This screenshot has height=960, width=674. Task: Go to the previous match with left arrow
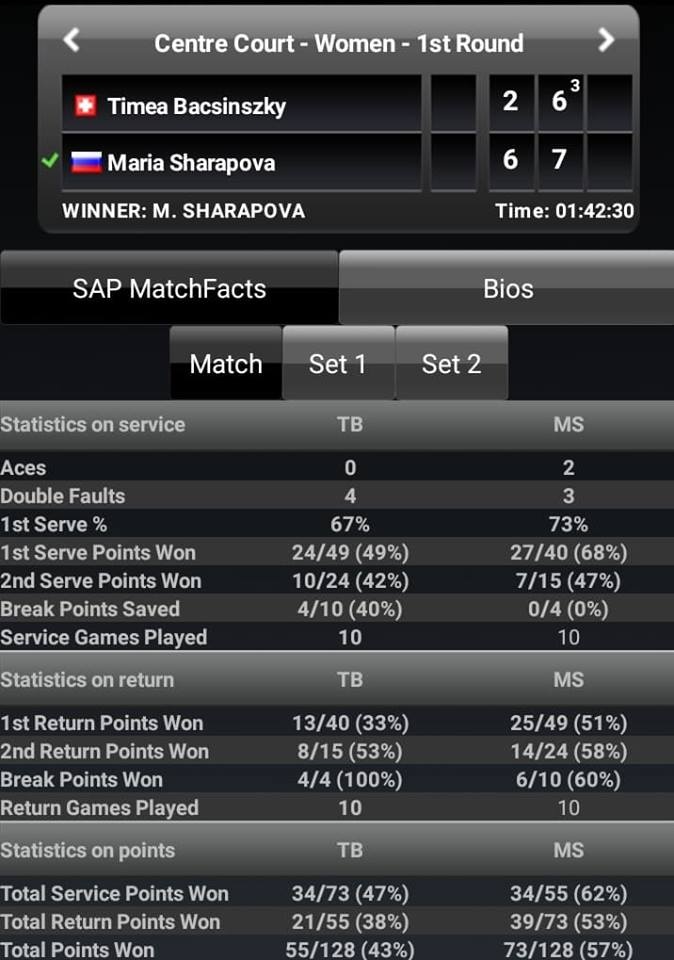(x=71, y=41)
